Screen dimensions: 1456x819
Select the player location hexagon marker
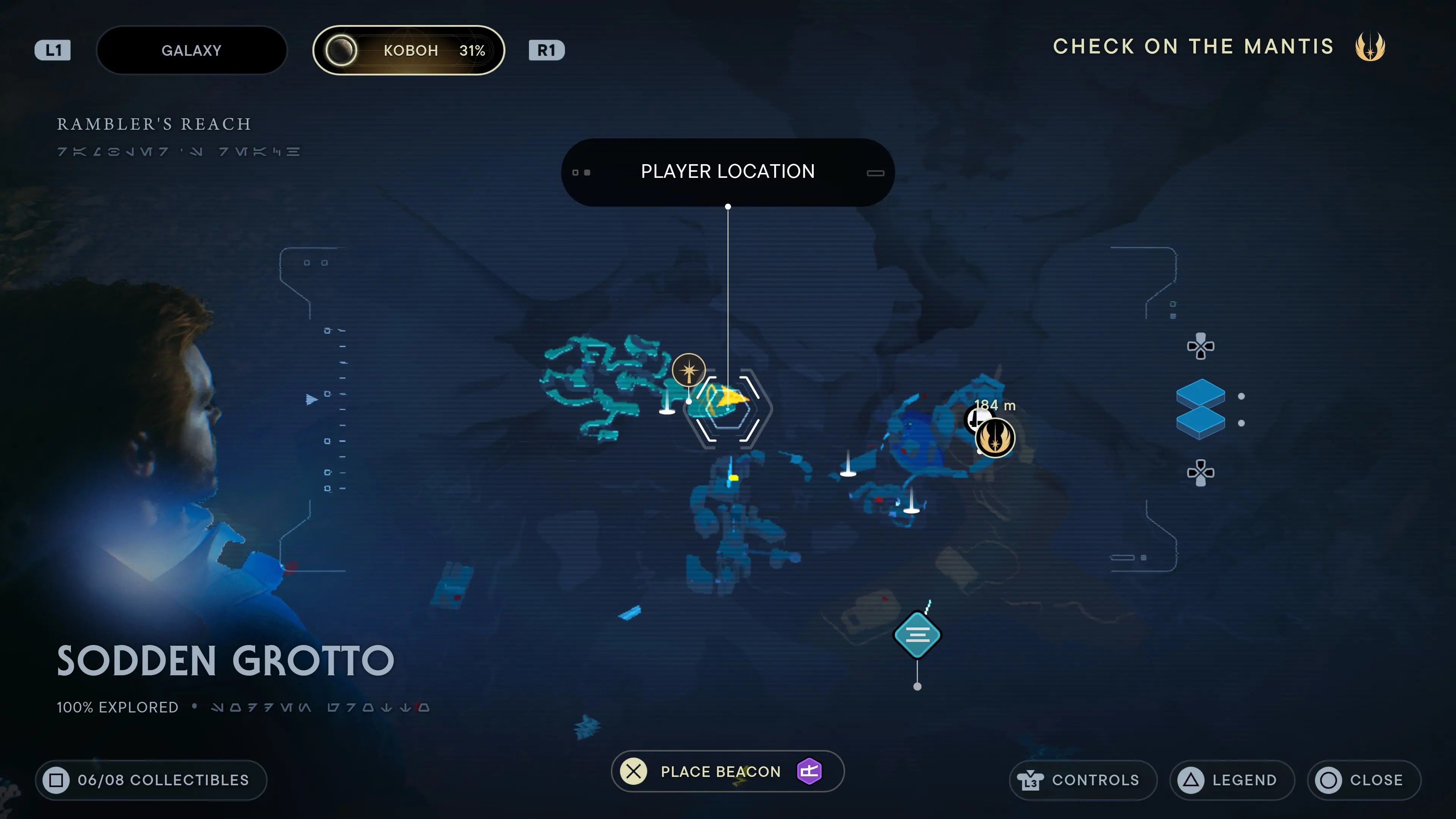tap(728, 408)
